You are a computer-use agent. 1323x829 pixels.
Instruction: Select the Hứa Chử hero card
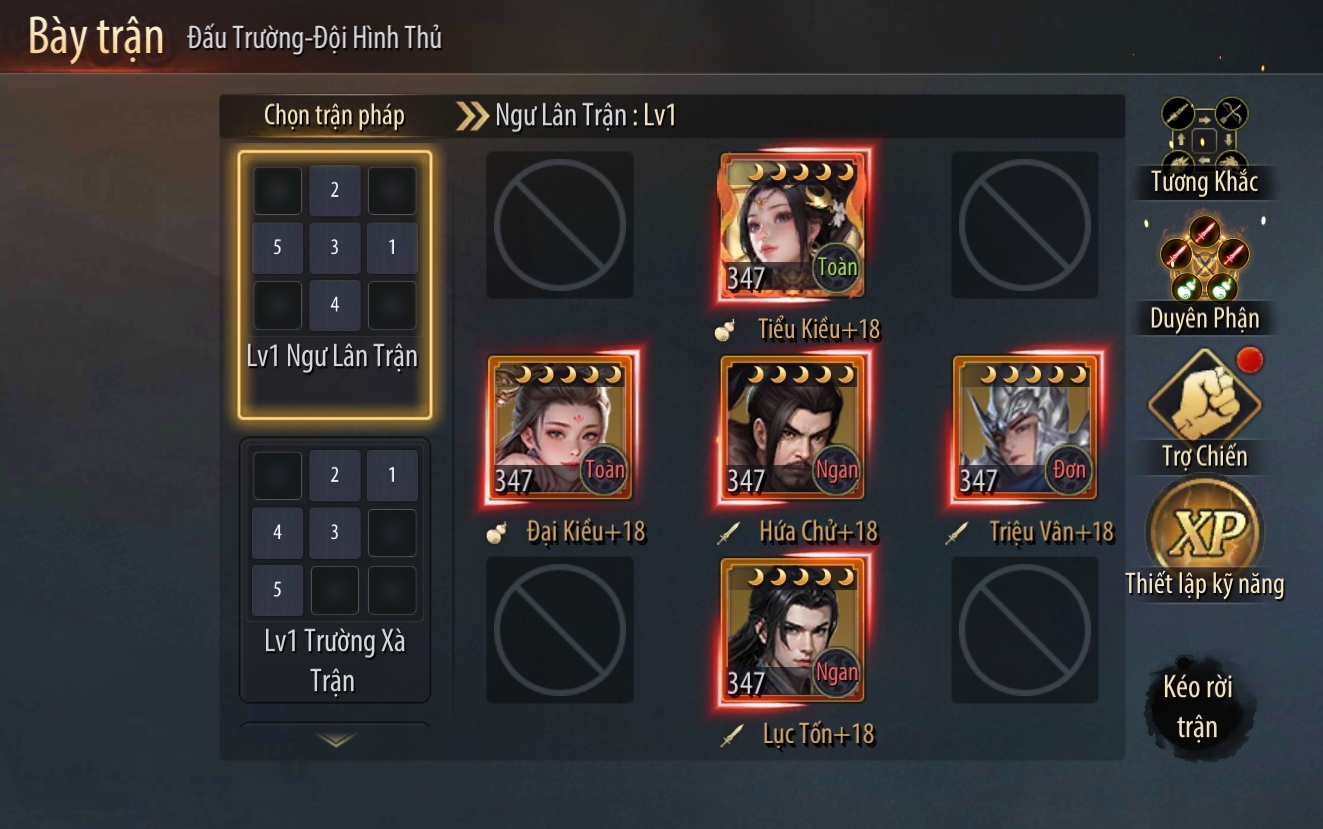[x=792, y=427]
